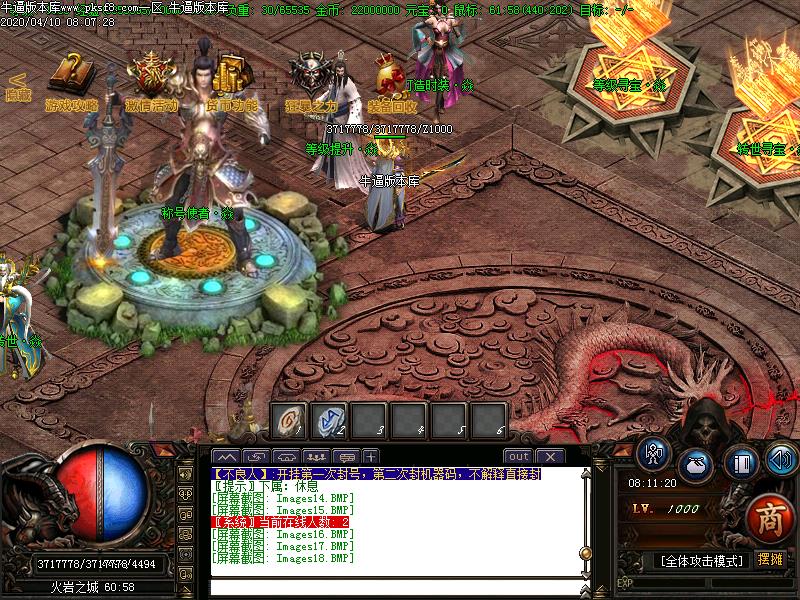This screenshot has height=600, width=800.
Task: Open the inventory bag
Action: click(696, 465)
